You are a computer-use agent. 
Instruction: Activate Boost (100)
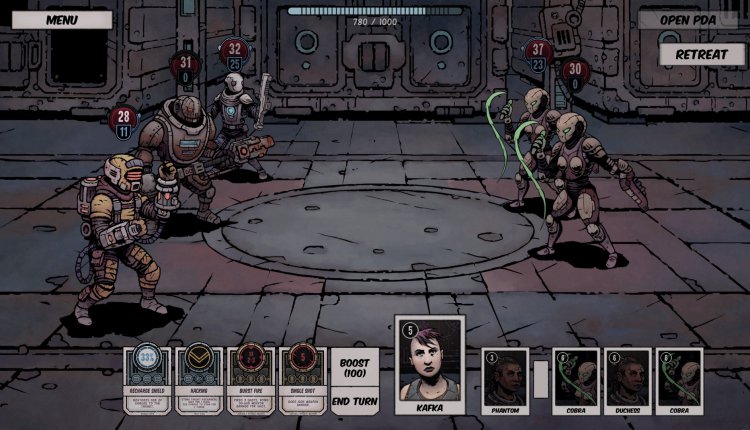354,366
